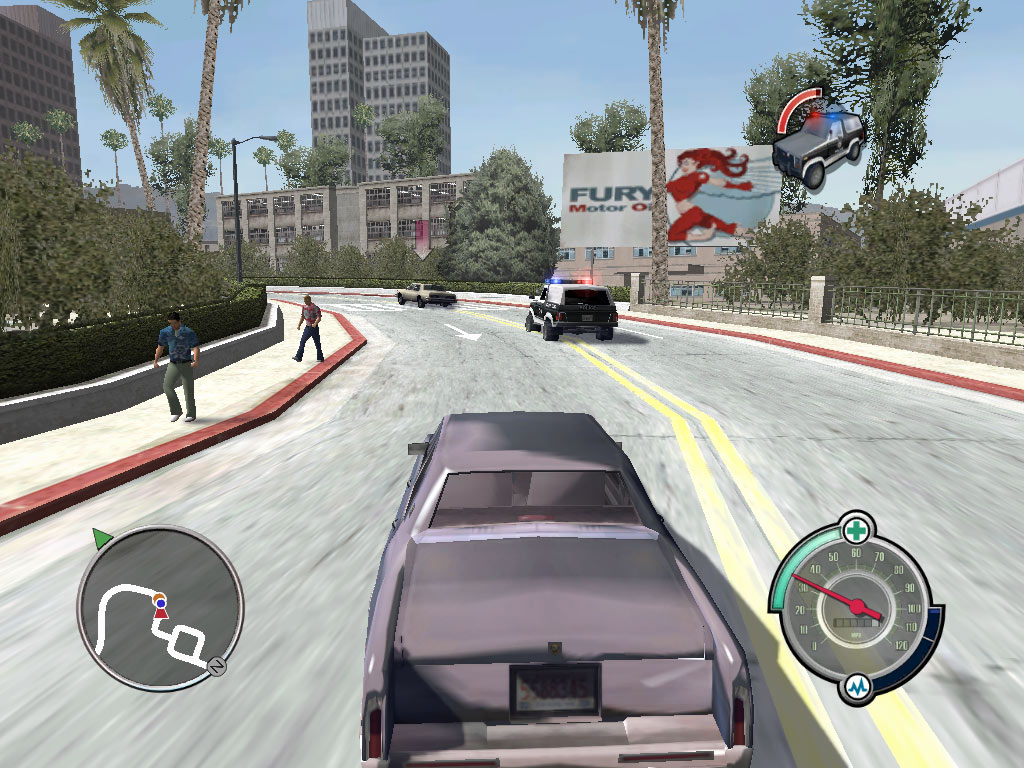Click the north compass marker on the minimap
This screenshot has width=1024, height=768.
coord(214,666)
